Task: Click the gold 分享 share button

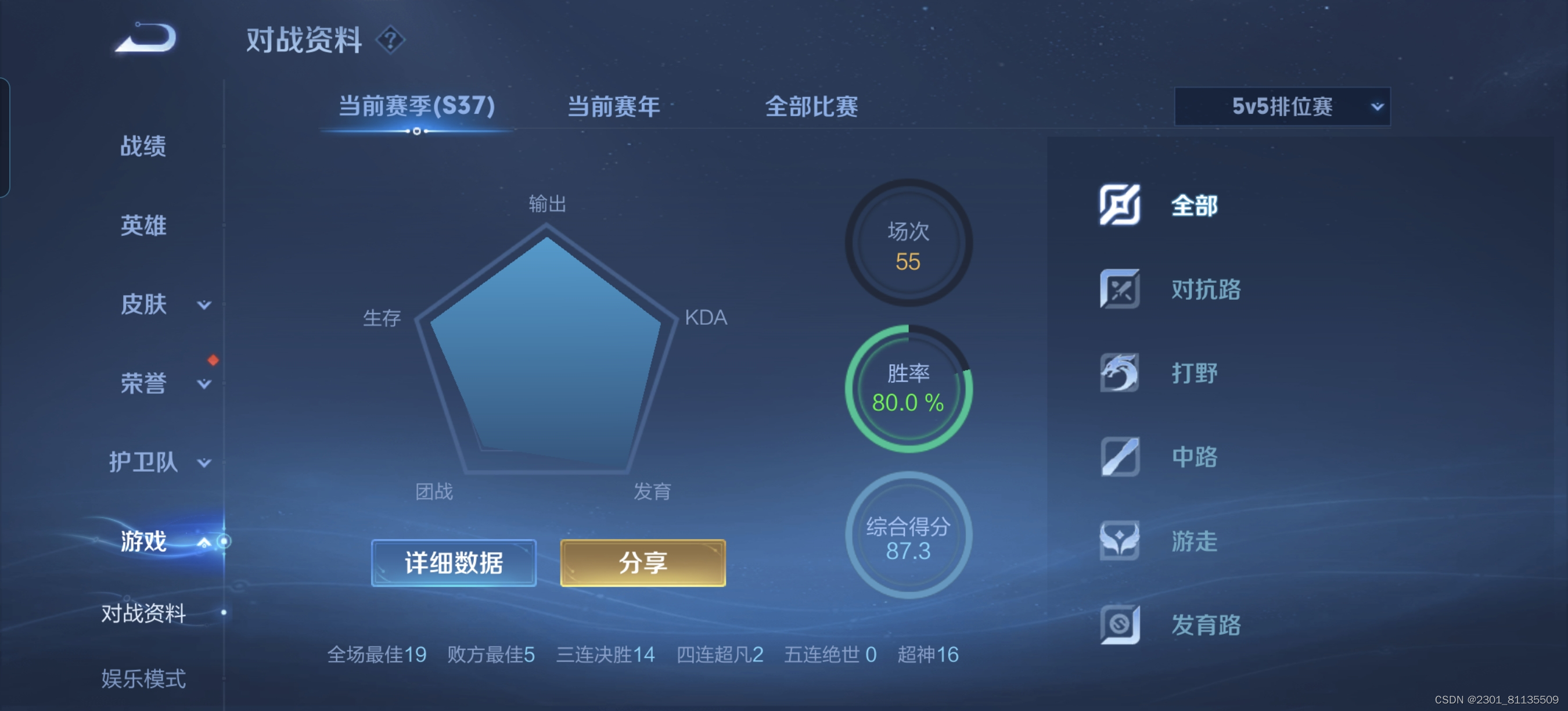Action: coord(643,563)
